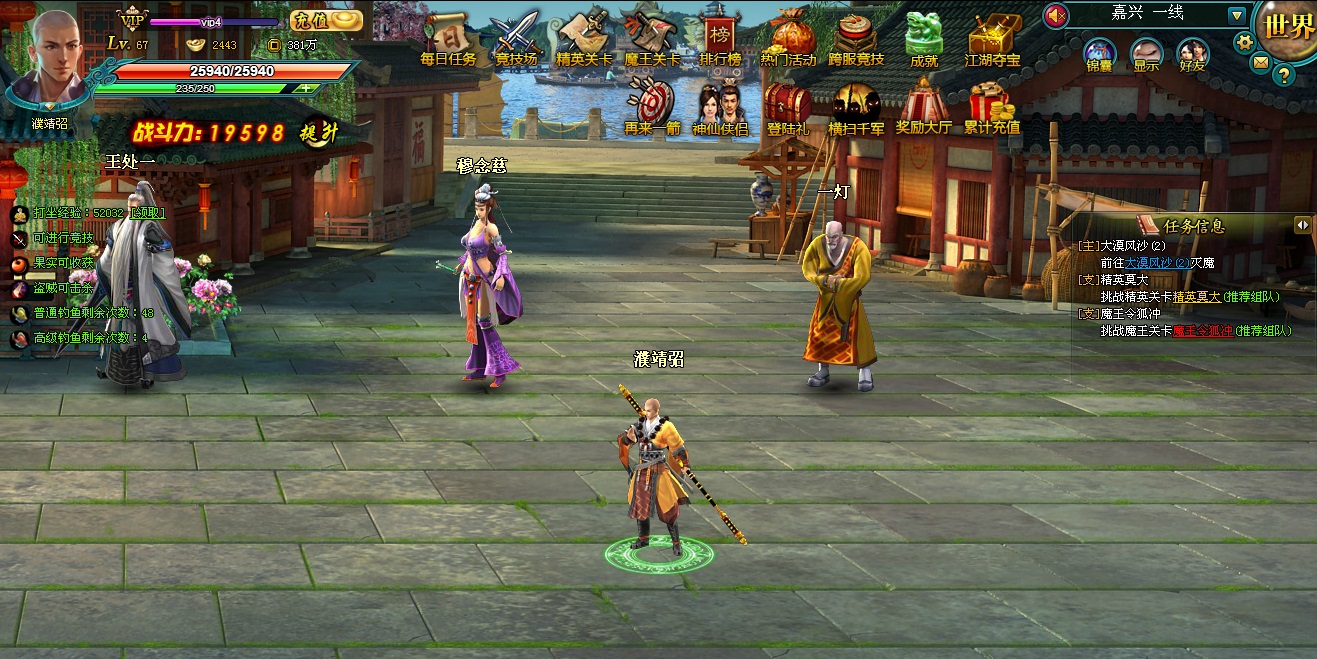
Task: Open the mail envelope icon
Action: [1261, 62]
